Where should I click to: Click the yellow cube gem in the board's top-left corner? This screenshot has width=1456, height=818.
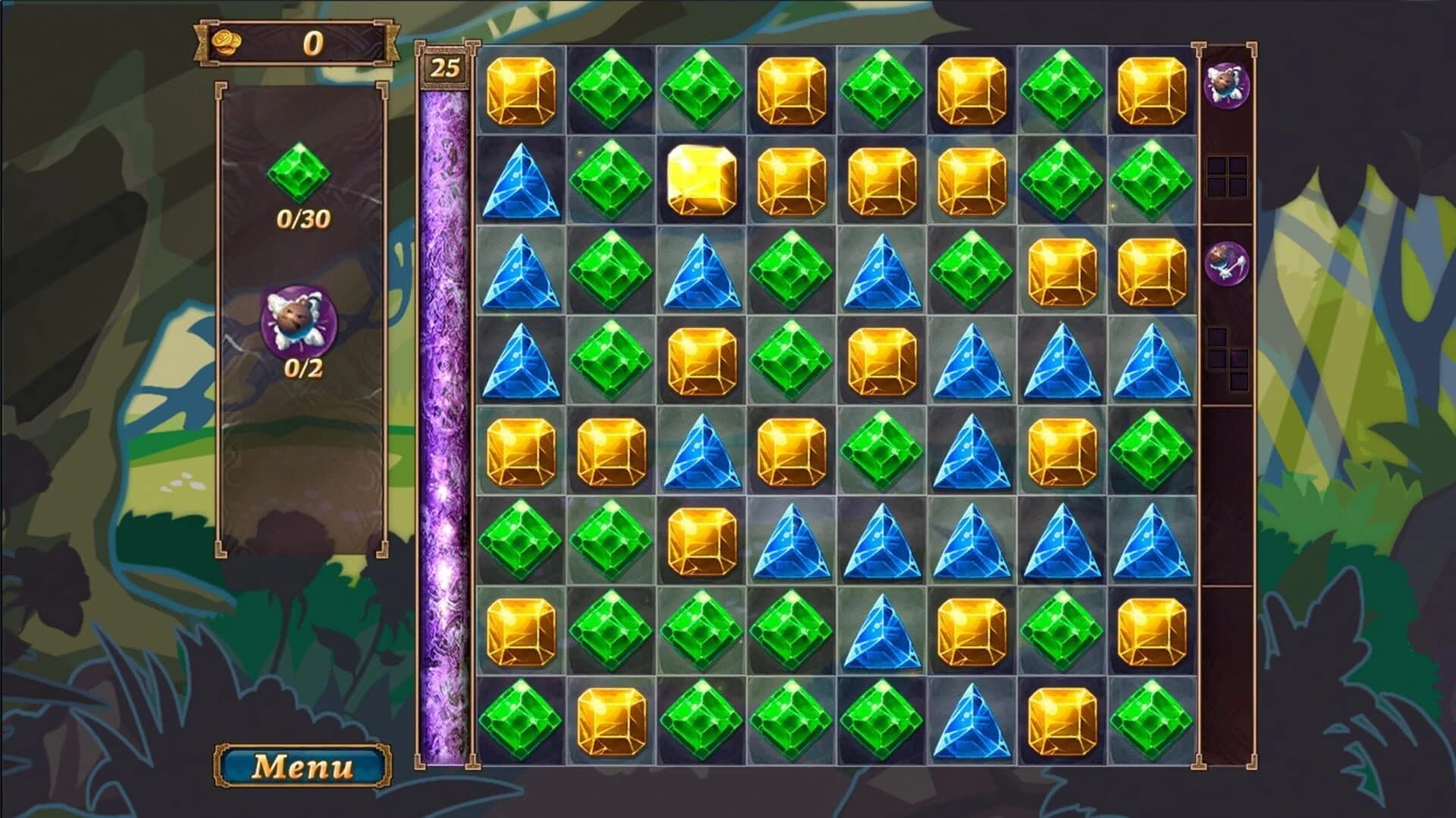coord(519,91)
